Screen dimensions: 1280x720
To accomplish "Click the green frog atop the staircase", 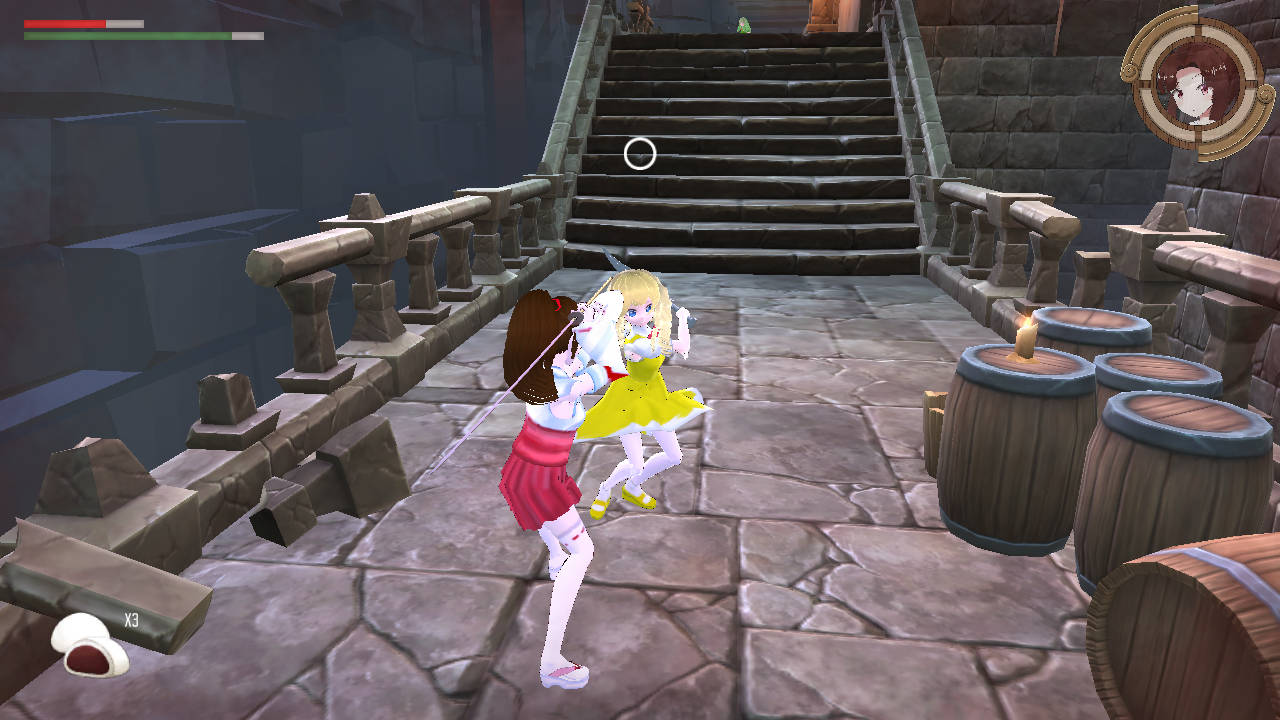I will point(742,25).
